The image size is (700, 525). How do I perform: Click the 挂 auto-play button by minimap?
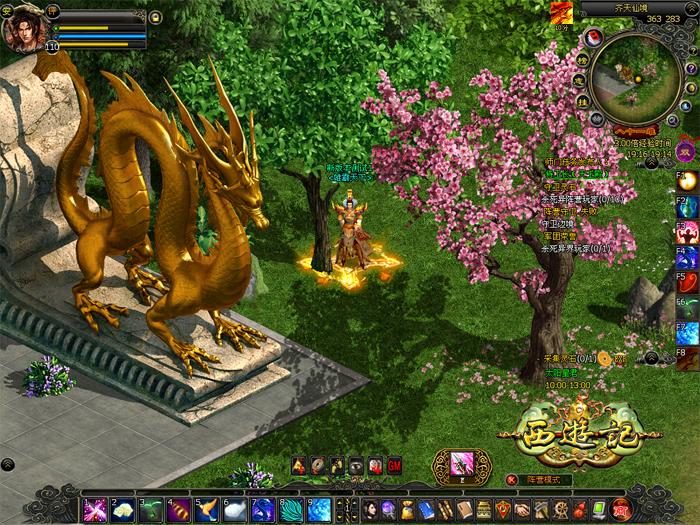coord(582,103)
